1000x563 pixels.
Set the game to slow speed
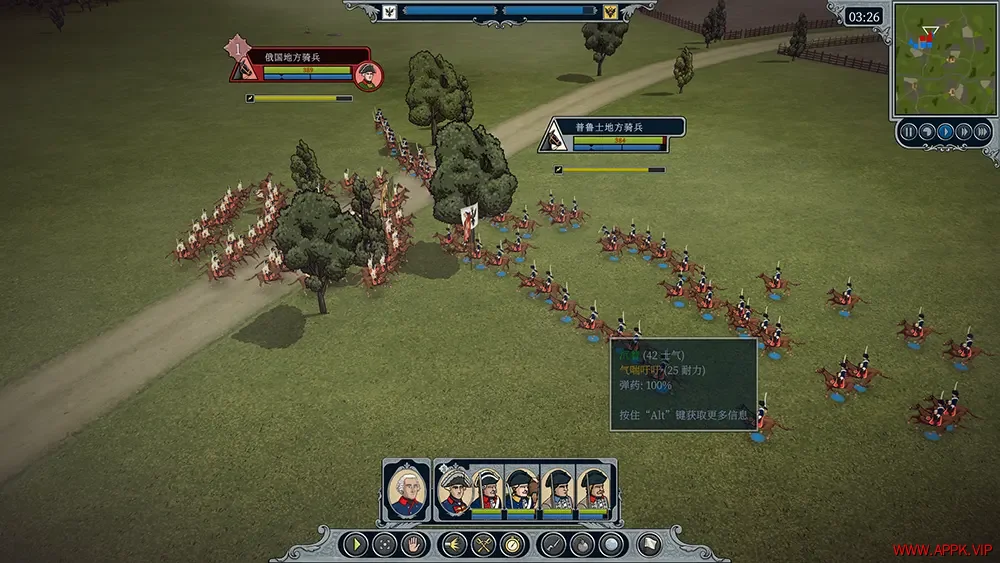click(x=927, y=131)
